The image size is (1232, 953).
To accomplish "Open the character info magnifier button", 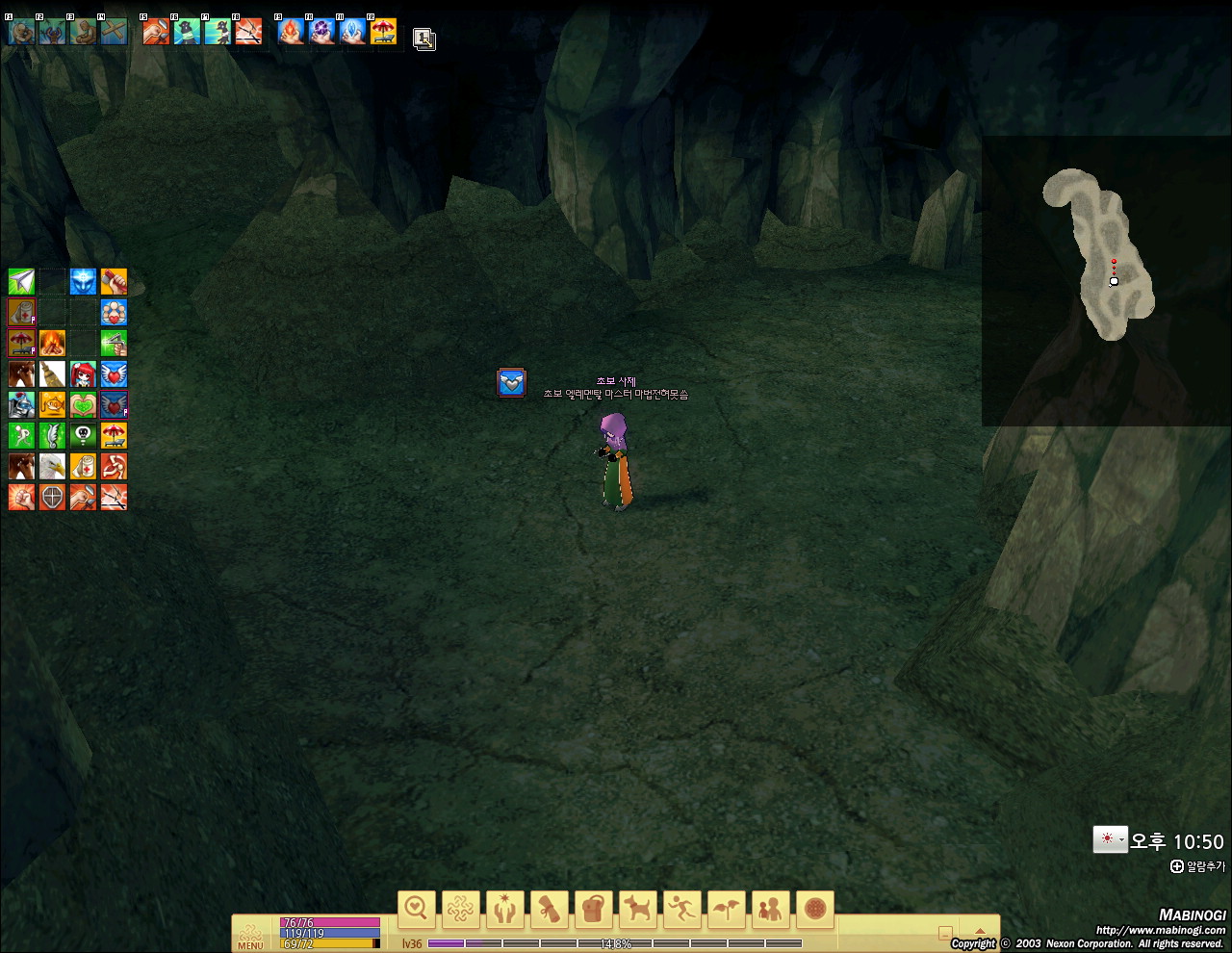I will 416,909.
